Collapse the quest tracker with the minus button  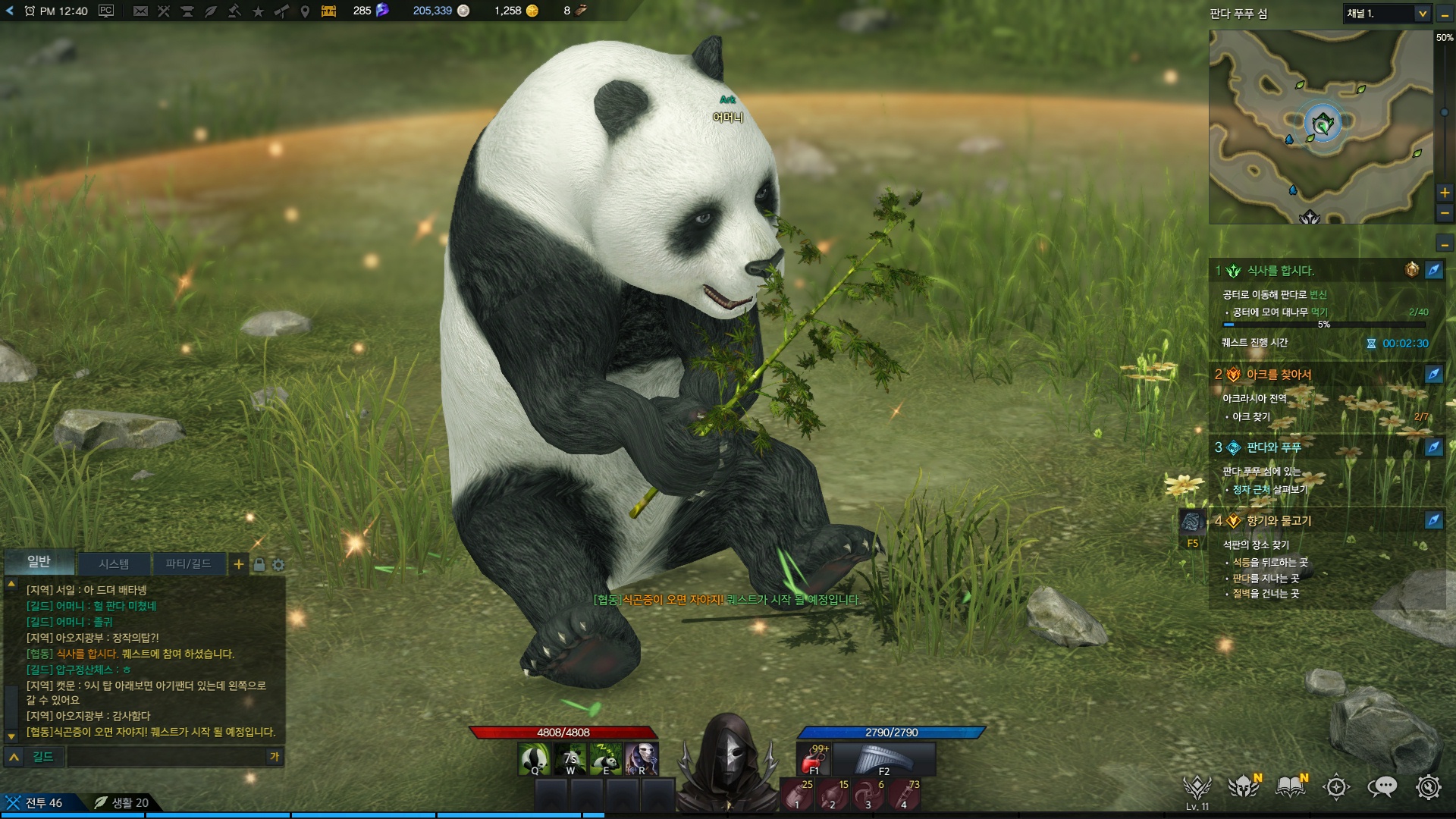pyautogui.click(x=1445, y=244)
